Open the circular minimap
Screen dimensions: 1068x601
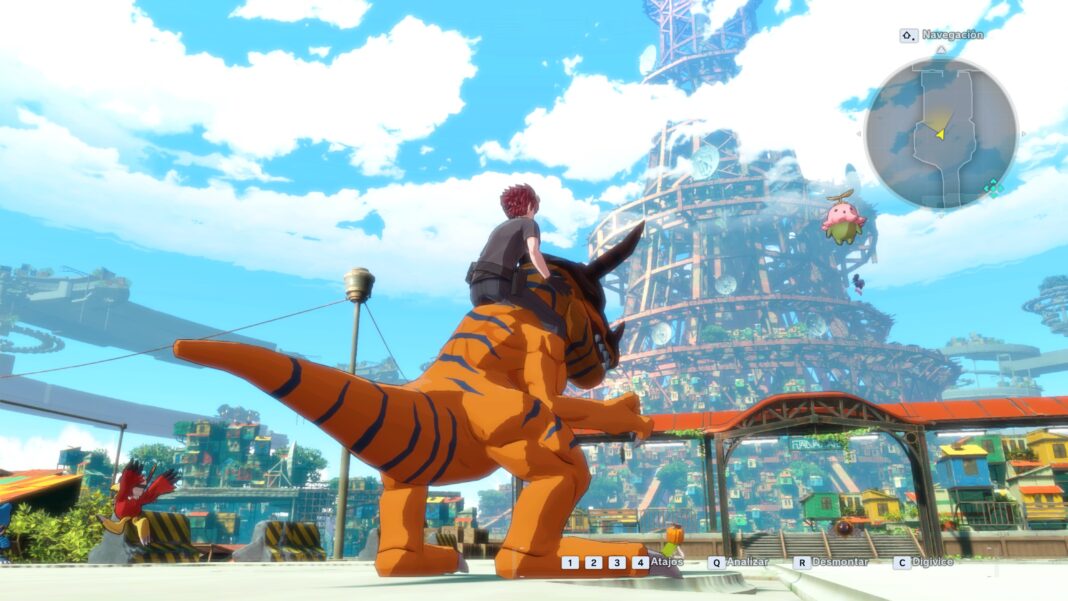(x=940, y=132)
